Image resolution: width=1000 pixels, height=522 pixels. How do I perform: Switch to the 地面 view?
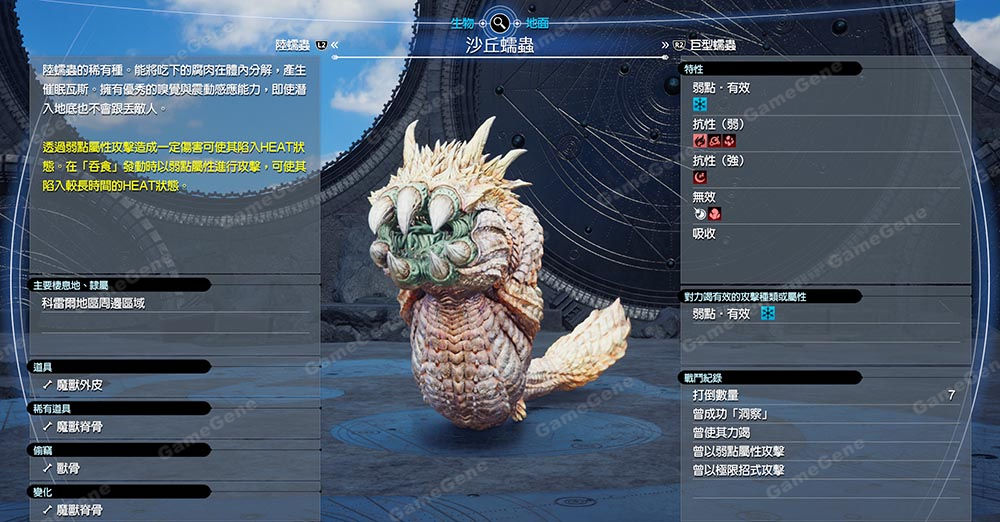click(536, 22)
